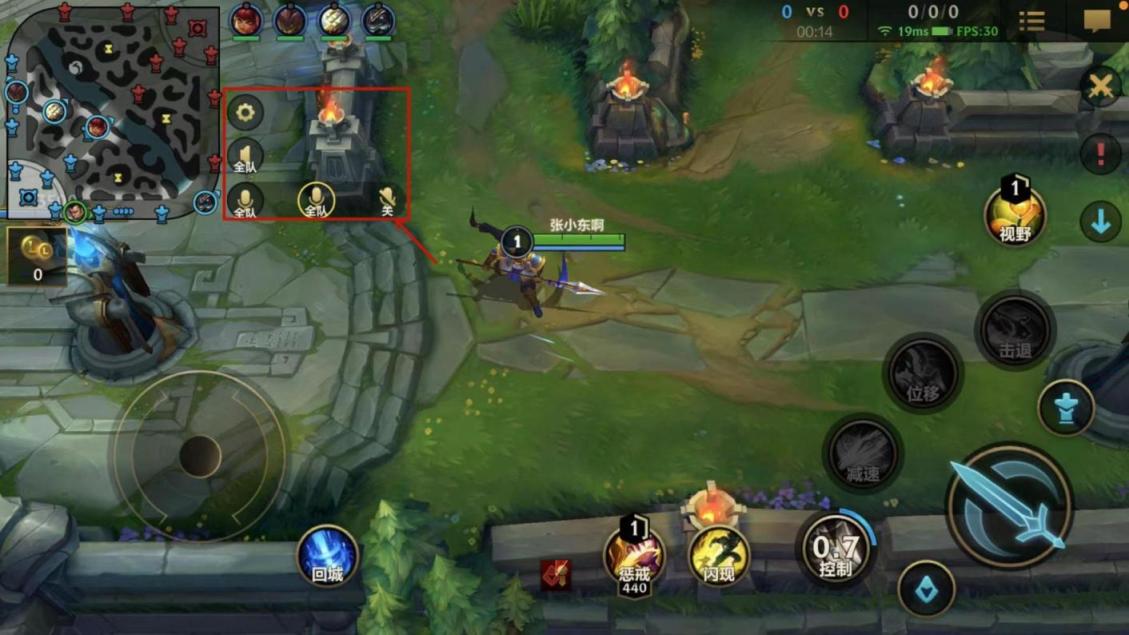Image resolution: width=1129 pixels, height=635 pixels.
Task: Cast the 击退 knockback ability
Action: (1014, 331)
